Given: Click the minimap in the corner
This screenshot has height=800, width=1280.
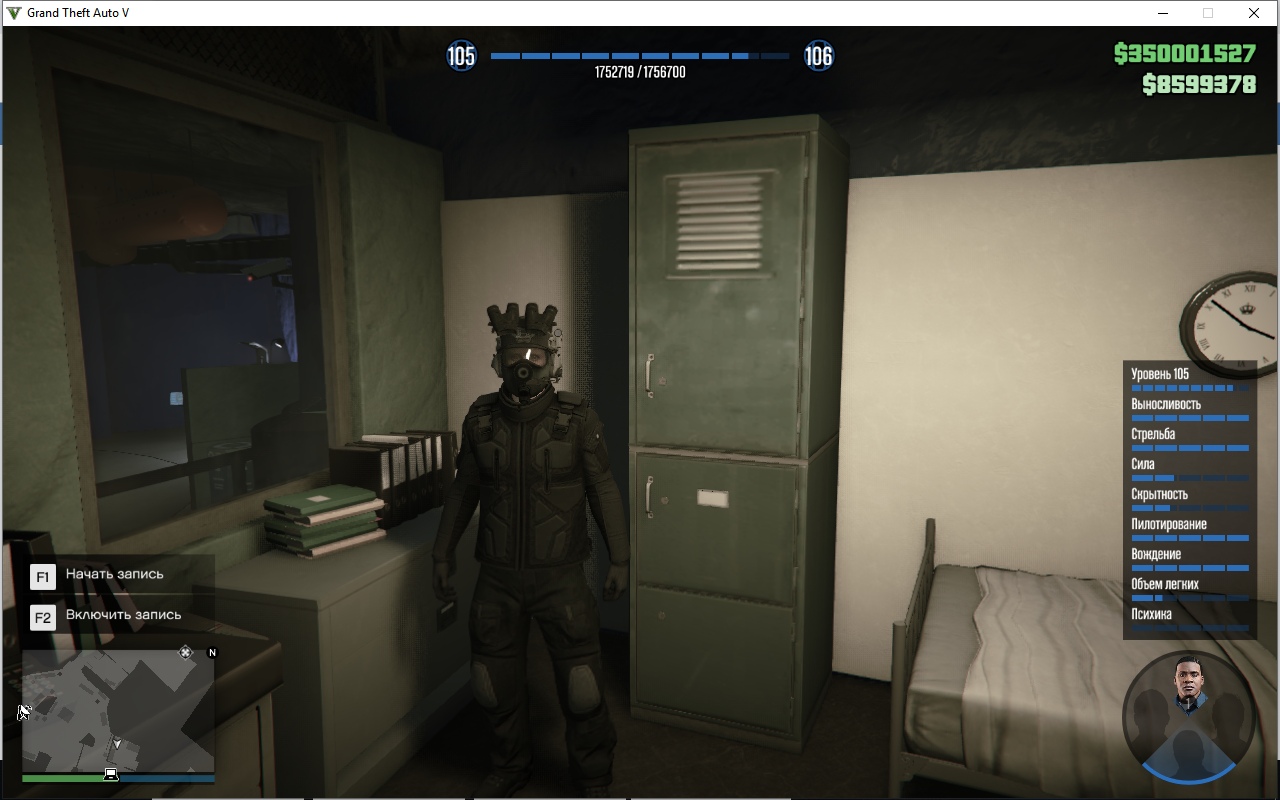Looking at the screenshot, I should pyautogui.click(x=118, y=710).
